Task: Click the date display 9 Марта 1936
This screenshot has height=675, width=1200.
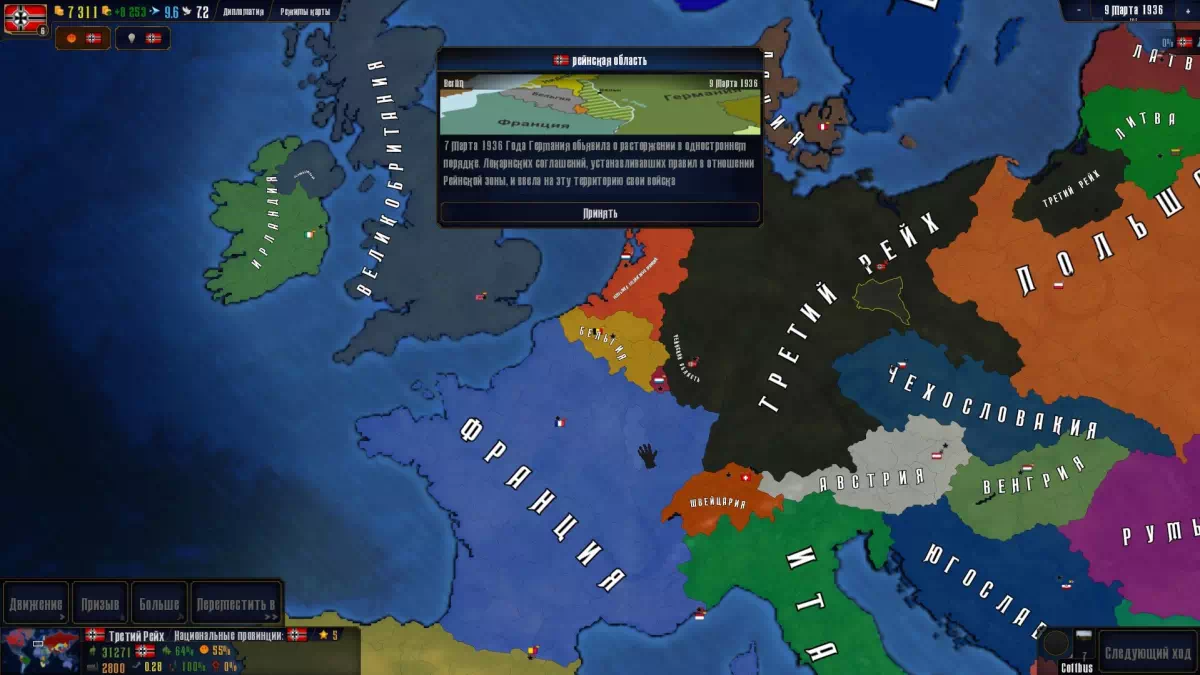Action: pos(1133,10)
